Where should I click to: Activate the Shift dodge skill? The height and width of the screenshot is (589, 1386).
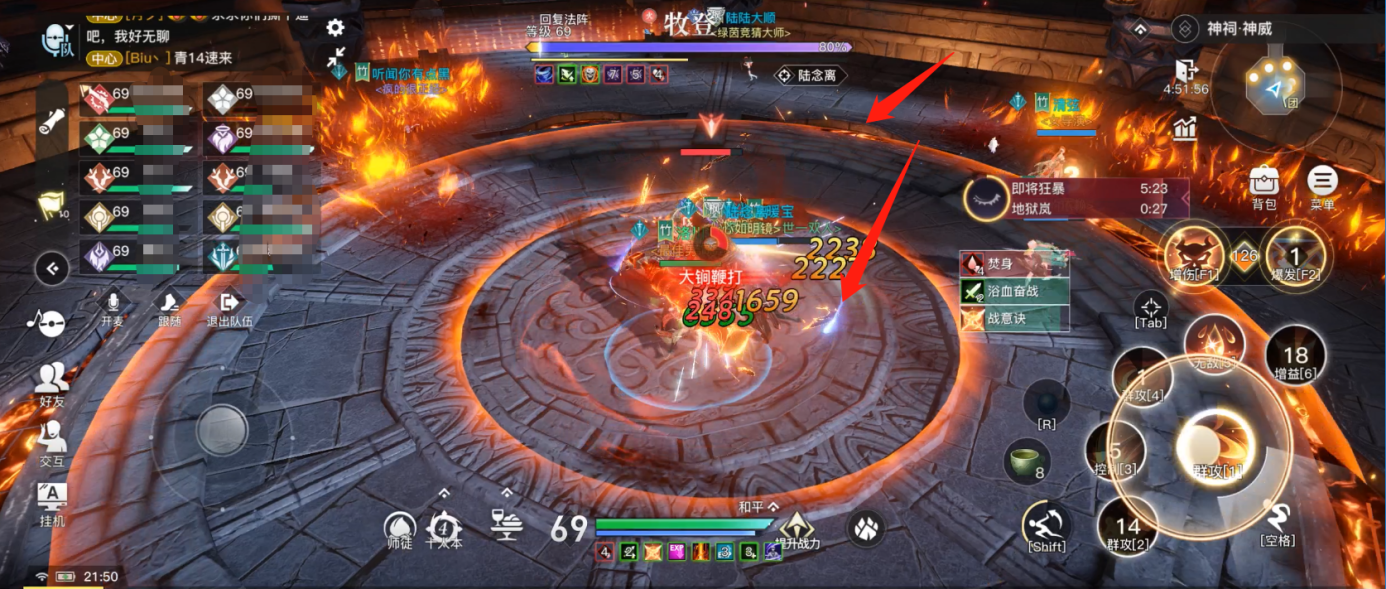(1046, 524)
